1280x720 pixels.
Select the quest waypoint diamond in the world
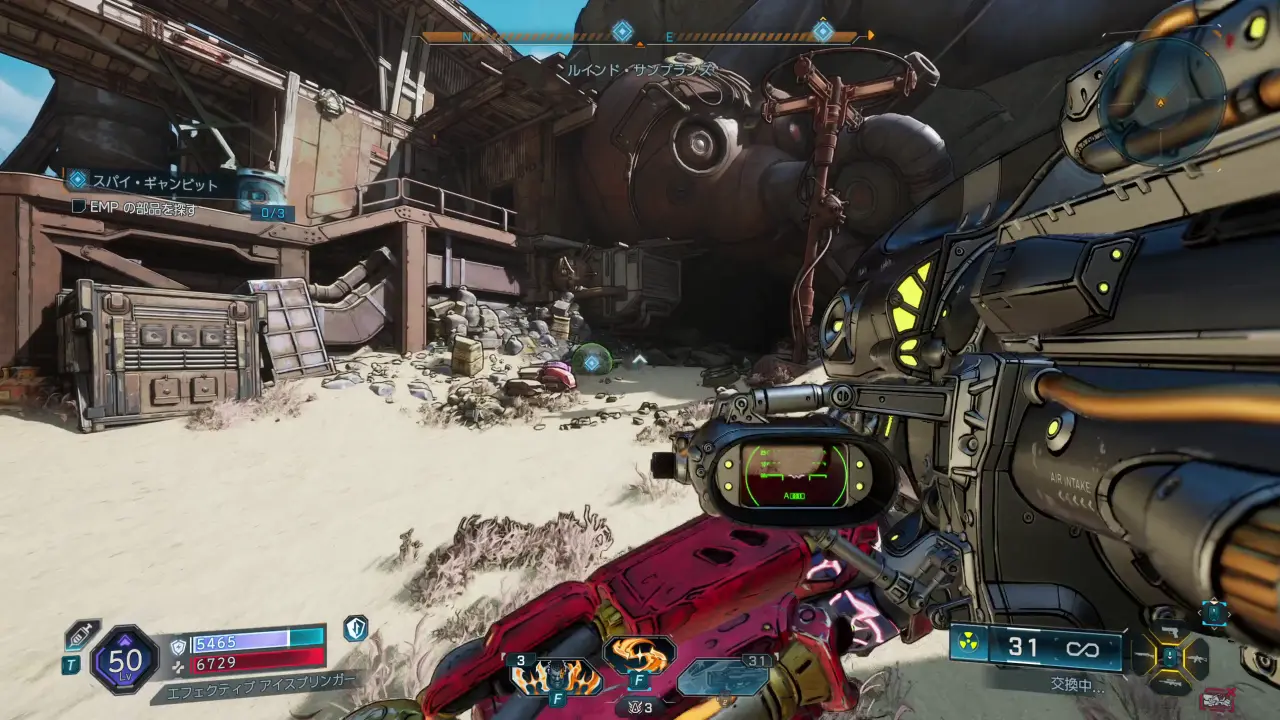click(x=592, y=362)
